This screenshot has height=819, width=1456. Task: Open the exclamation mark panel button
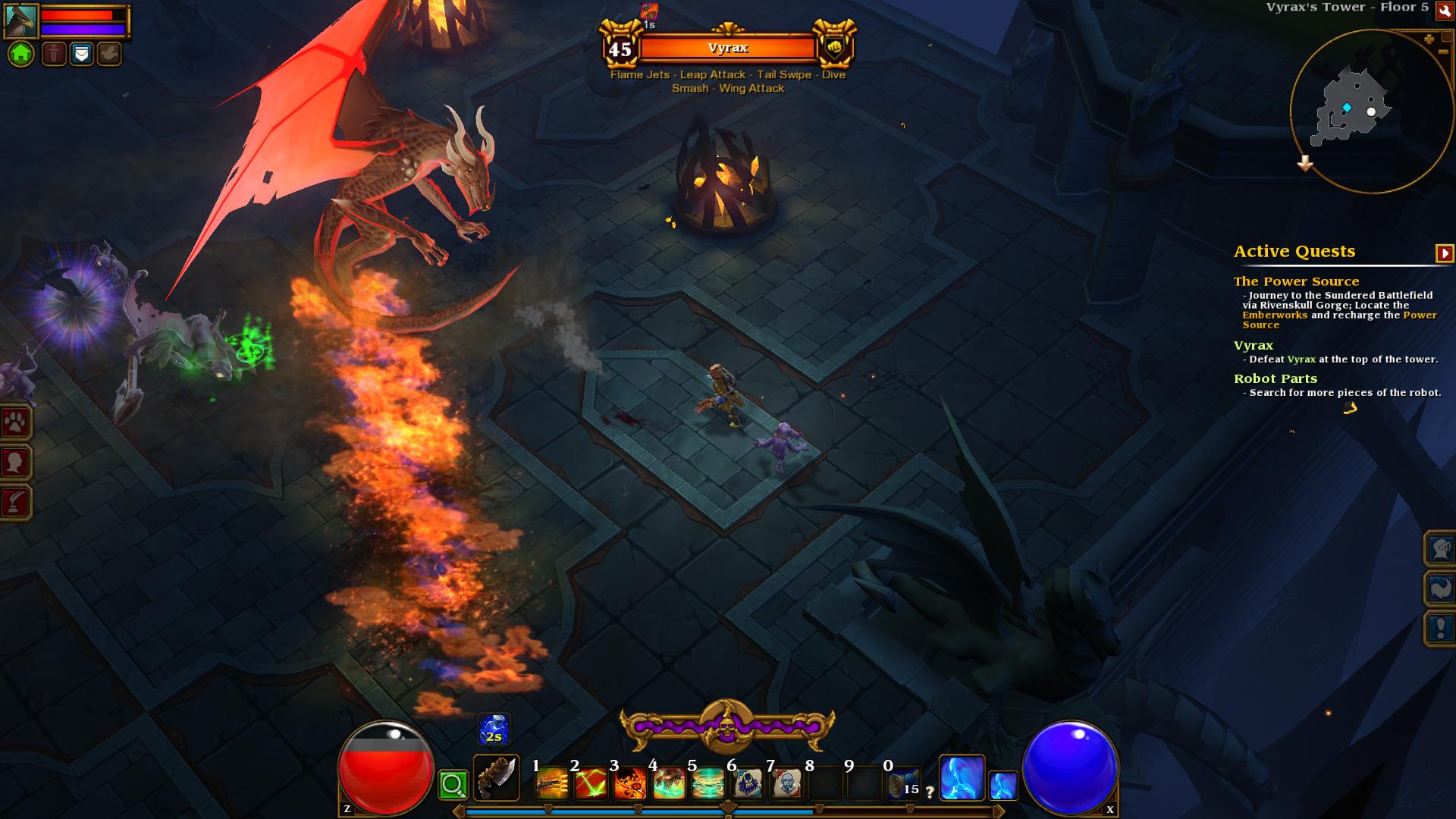click(1440, 629)
